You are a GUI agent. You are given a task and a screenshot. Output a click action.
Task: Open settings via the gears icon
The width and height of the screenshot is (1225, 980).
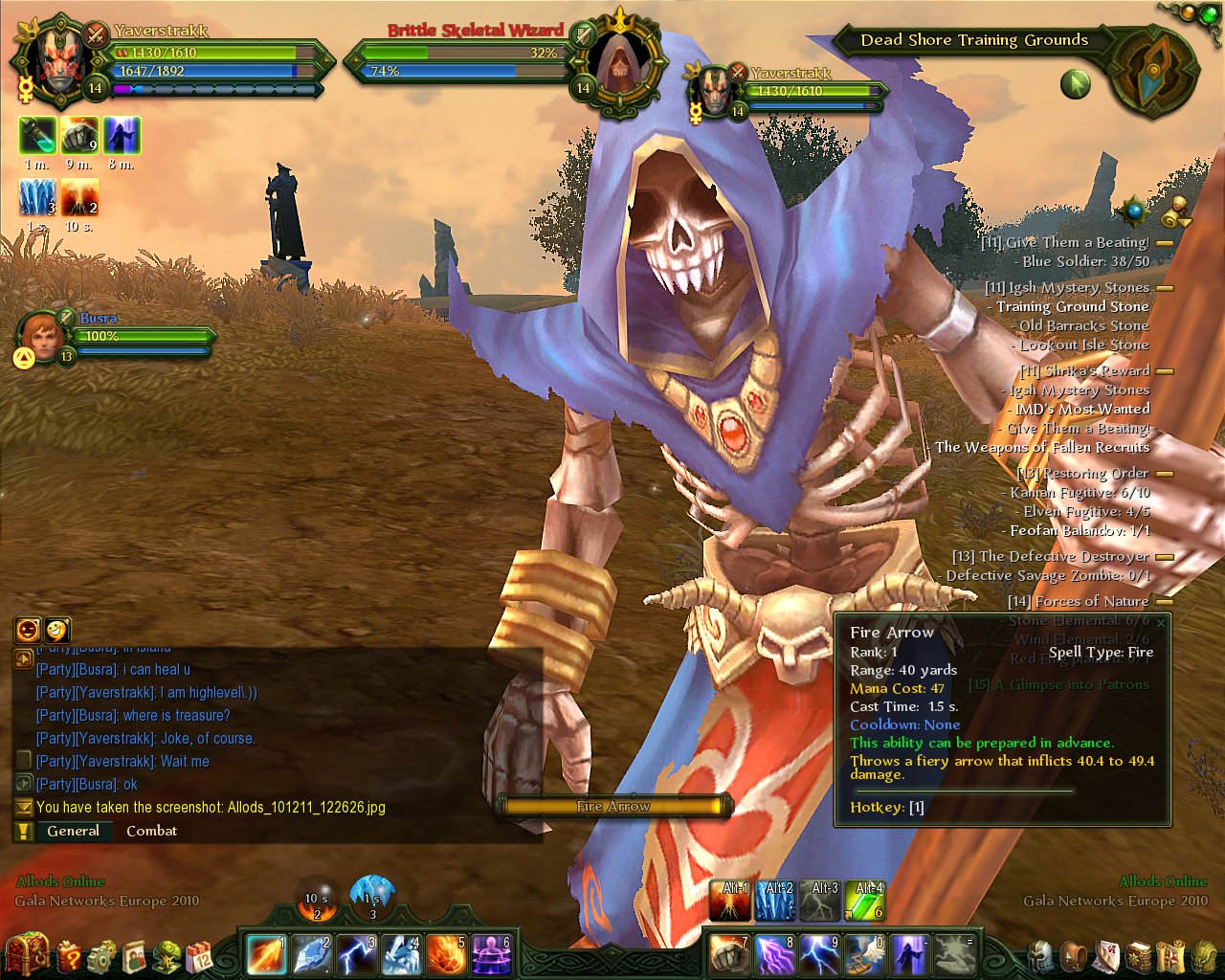click(x=102, y=955)
